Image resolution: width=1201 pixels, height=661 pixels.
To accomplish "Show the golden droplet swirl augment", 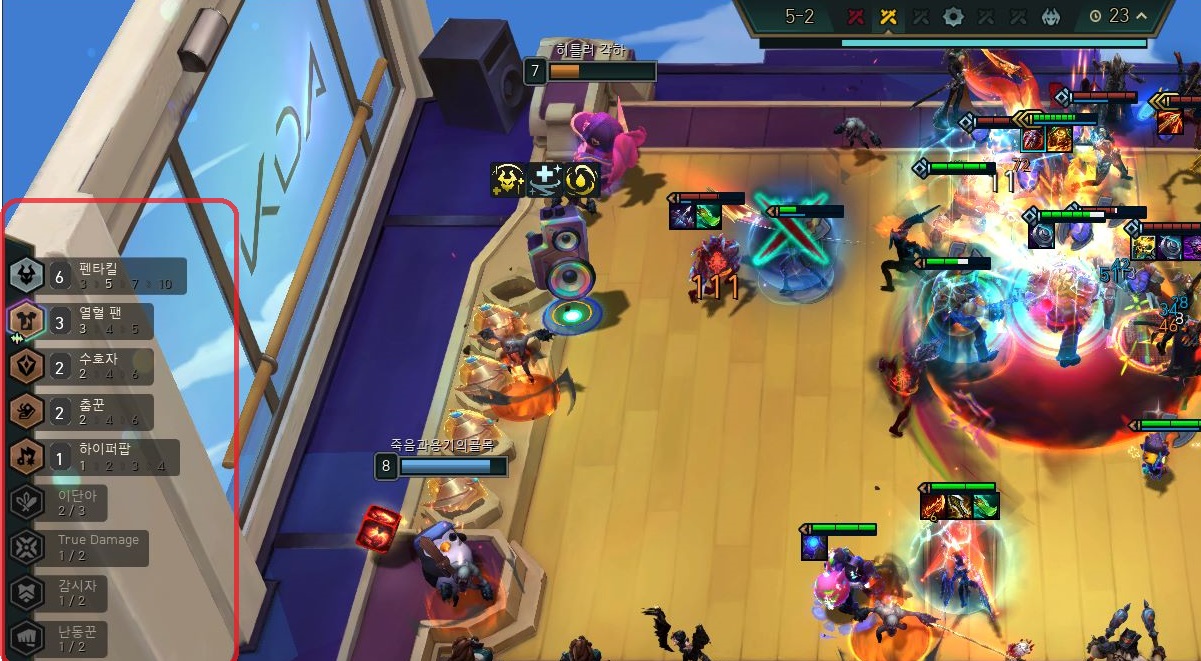I will tap(580, 180).
